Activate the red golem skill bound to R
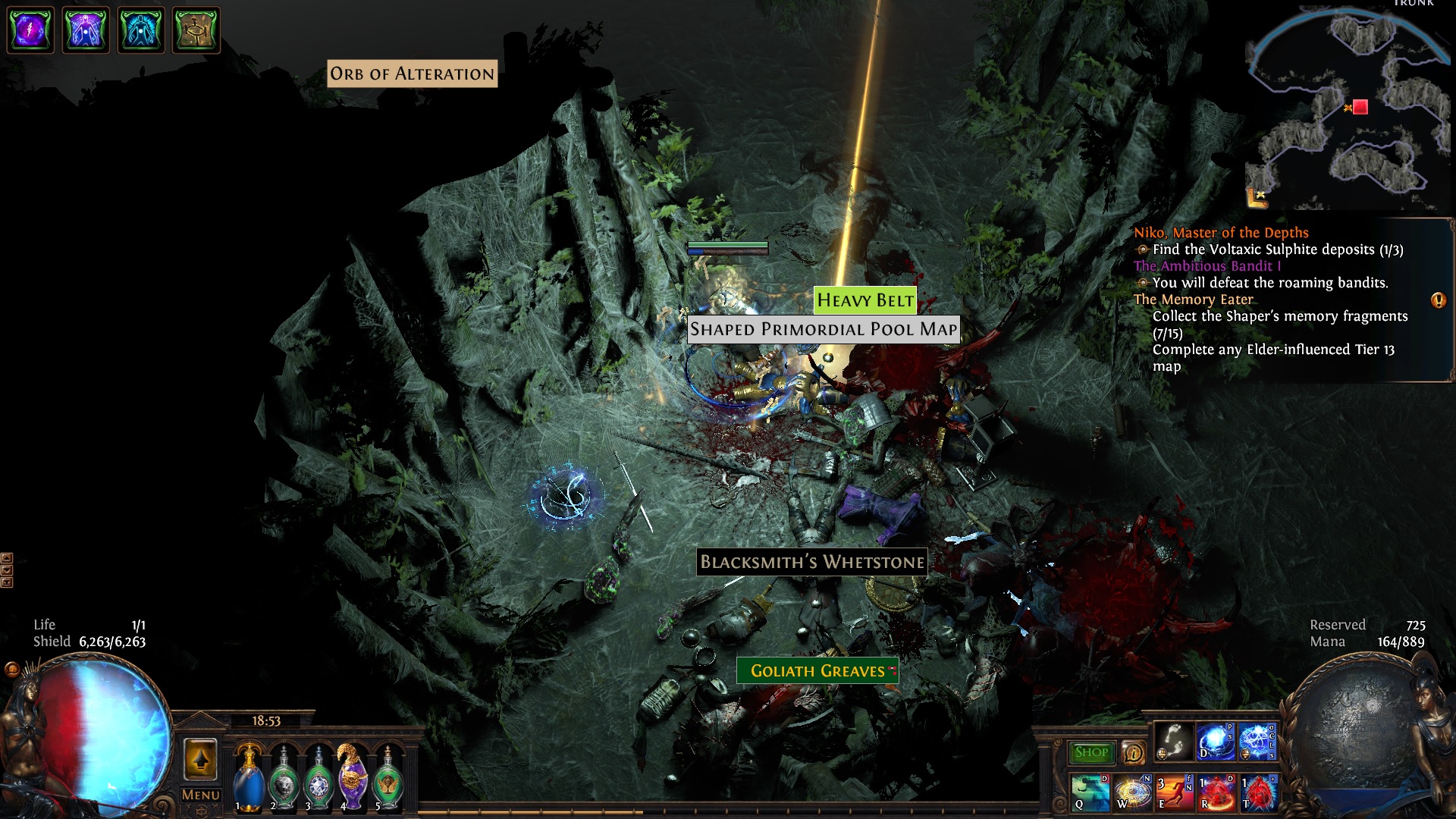This screenshot has width=1456, height=819. (x=1216, y=792)
